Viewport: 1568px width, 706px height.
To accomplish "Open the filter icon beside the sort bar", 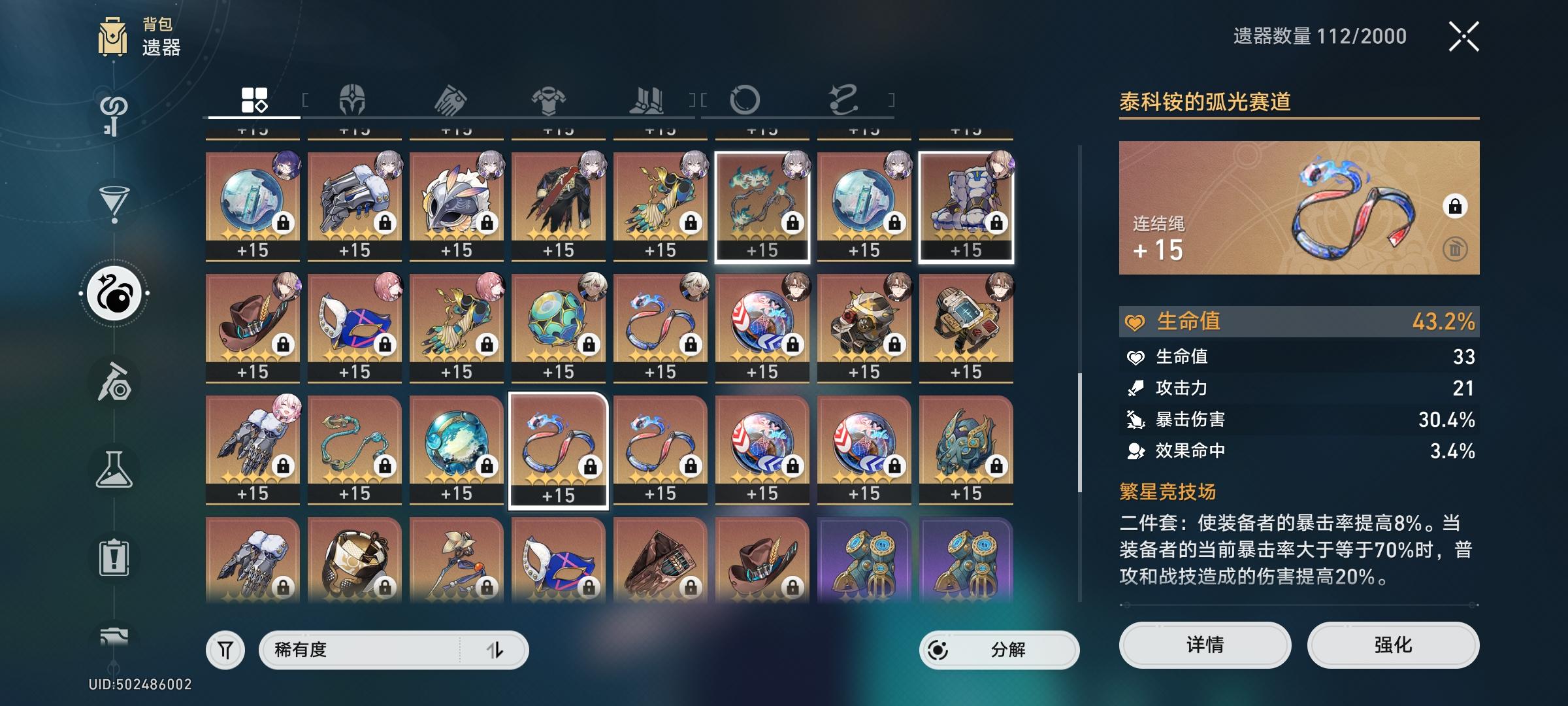I will tap(224, 650).
